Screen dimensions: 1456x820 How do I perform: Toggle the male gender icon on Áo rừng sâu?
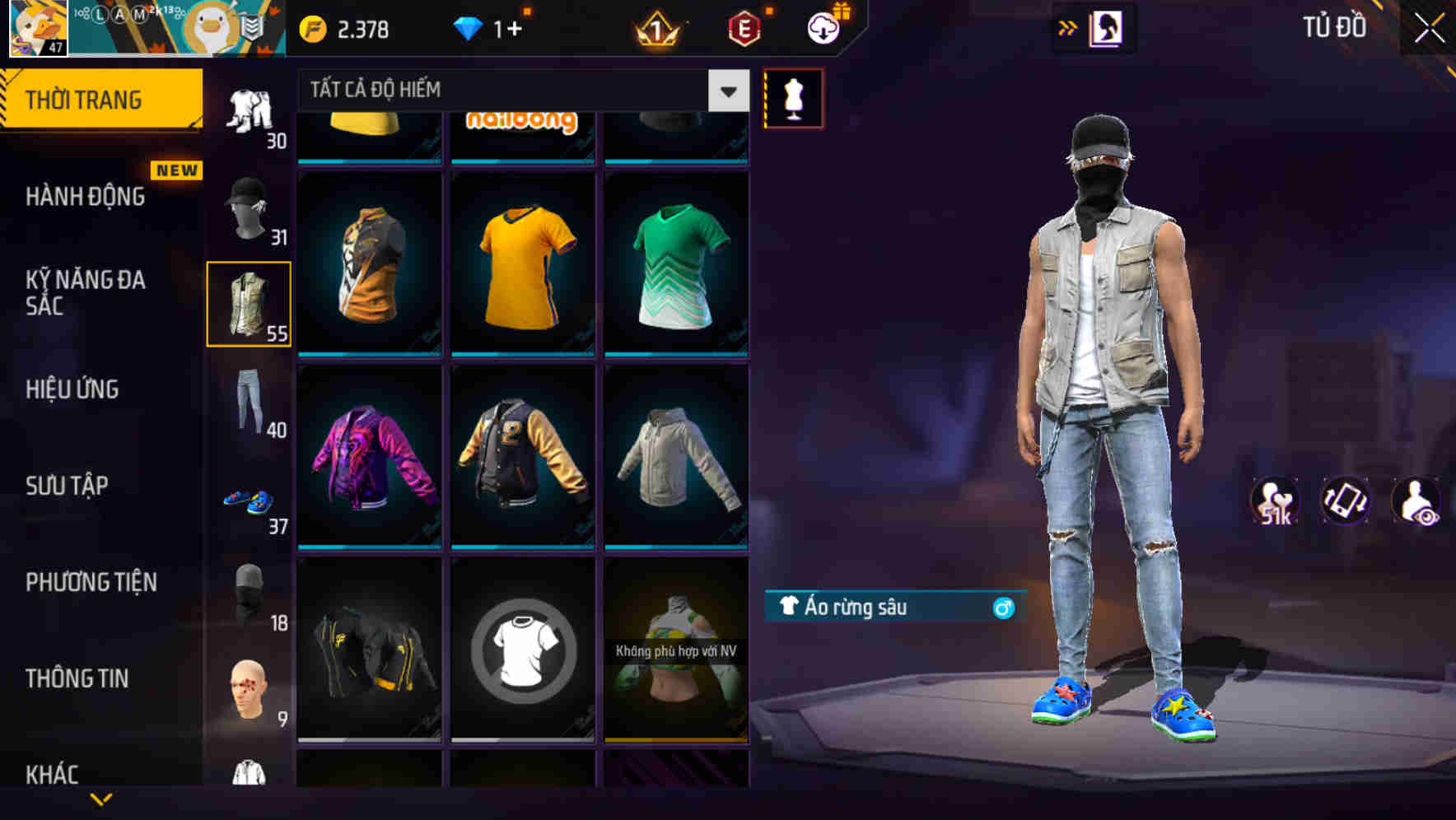tap(1004, 609)
